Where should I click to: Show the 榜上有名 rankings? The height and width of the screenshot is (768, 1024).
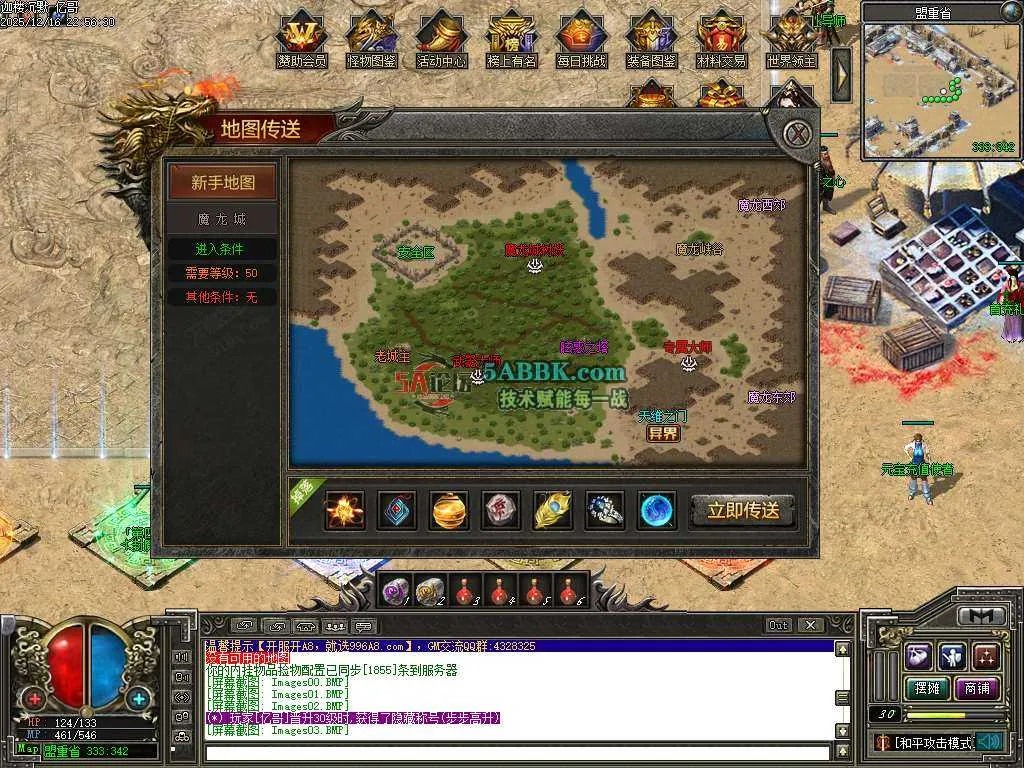(512, 40)
